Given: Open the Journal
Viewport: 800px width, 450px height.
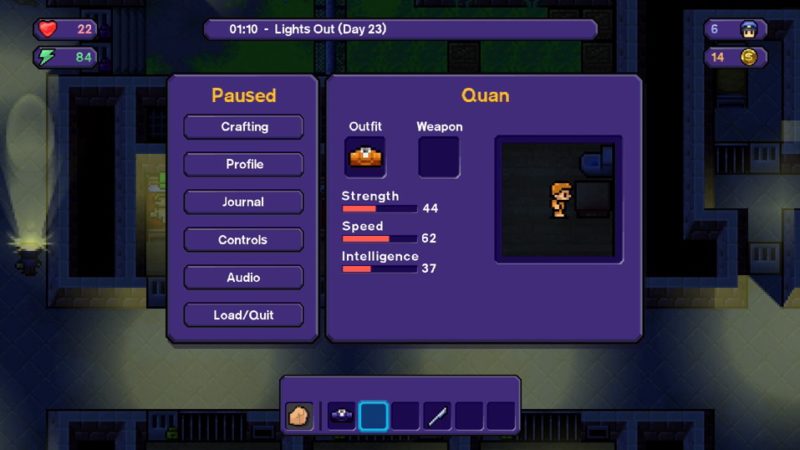Looking at the screenshot, I should [x=244, y=202].
